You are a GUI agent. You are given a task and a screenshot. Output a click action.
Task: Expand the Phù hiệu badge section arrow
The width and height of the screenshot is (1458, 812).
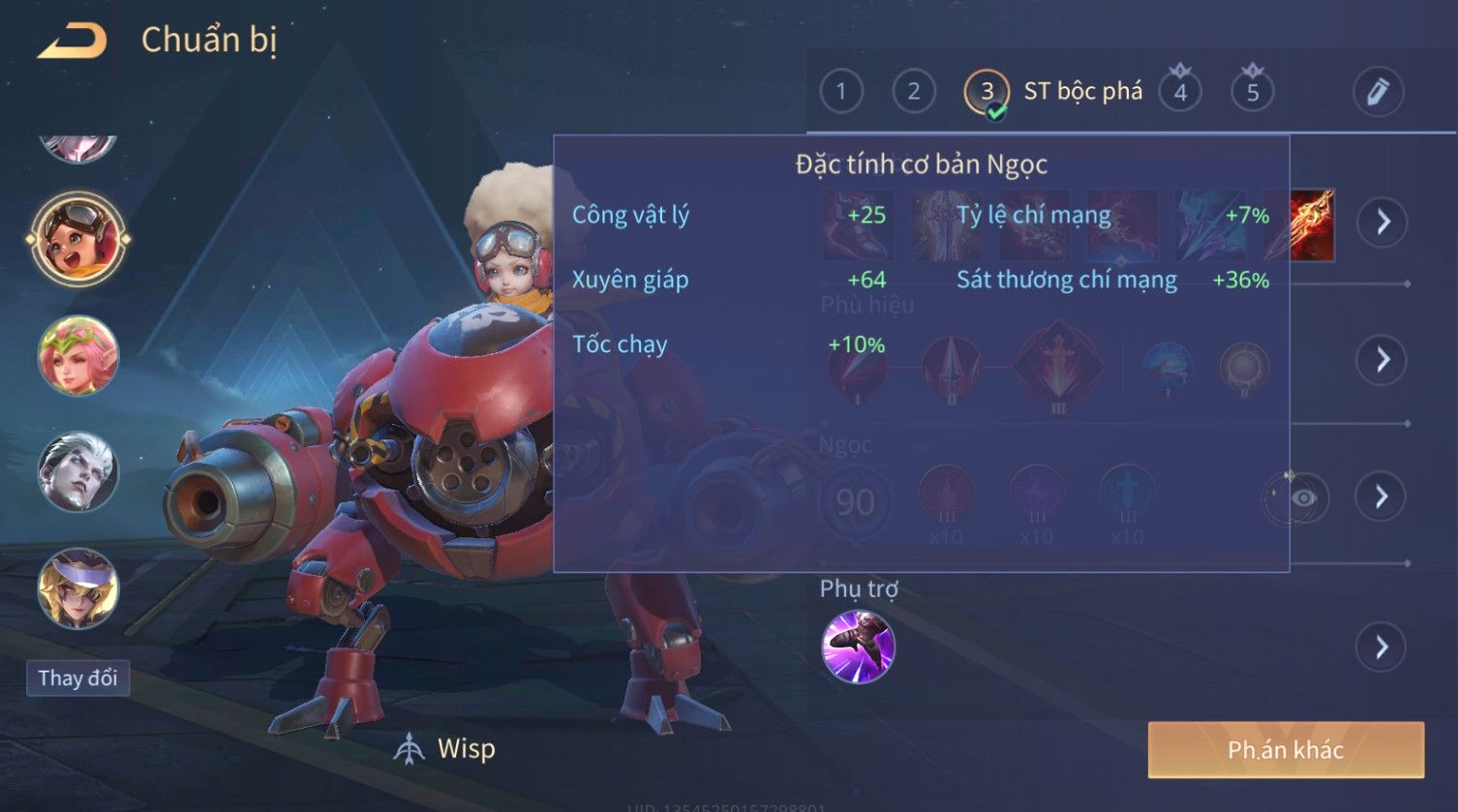coord(1382,360)
